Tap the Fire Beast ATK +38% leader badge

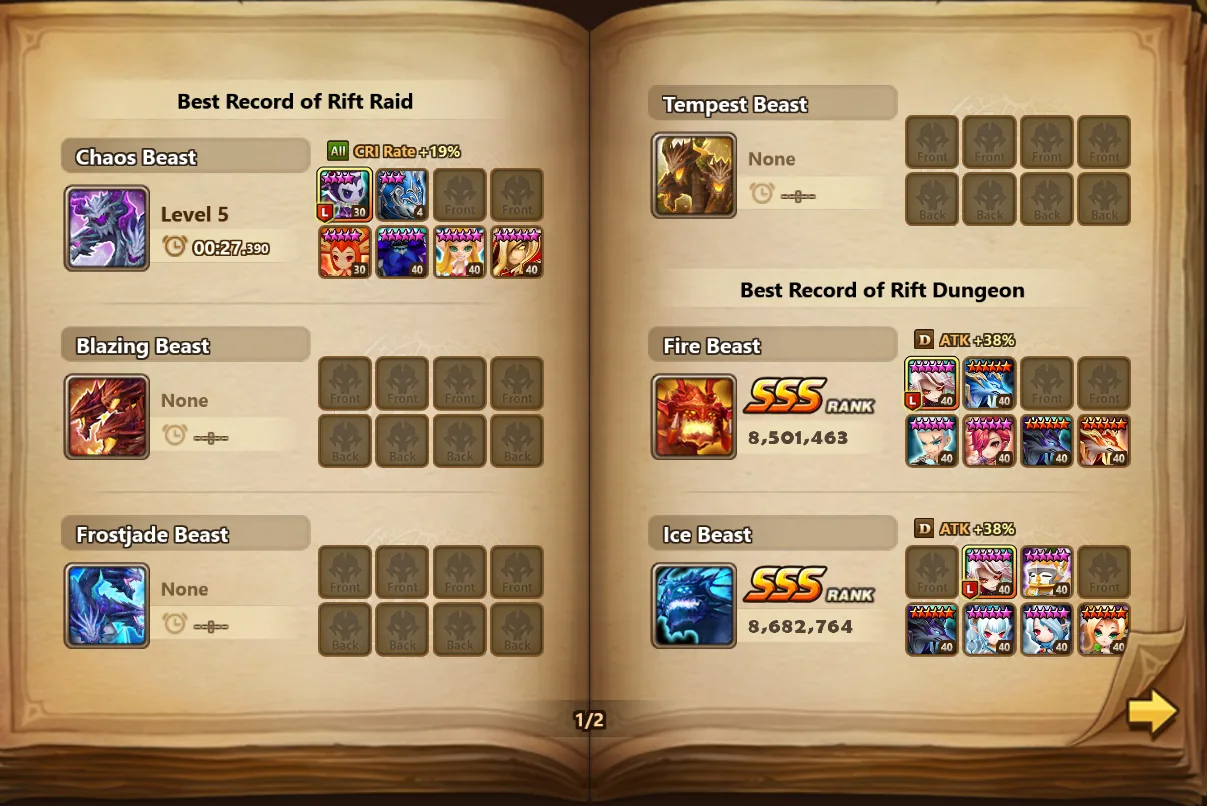(x=965, y=340)
